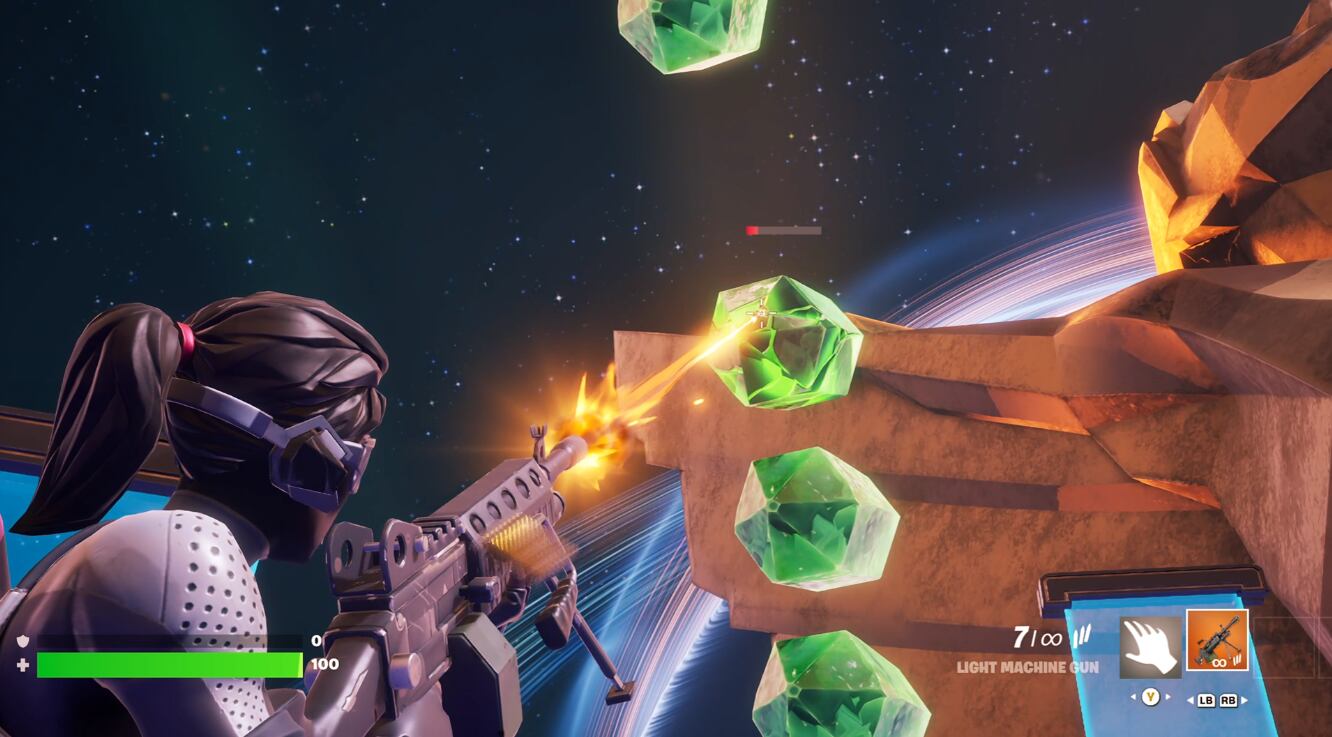This screenshot has height=737, width=1332.
Task: Click the yellow Y controller button prompt
Action: point(1152,697)
